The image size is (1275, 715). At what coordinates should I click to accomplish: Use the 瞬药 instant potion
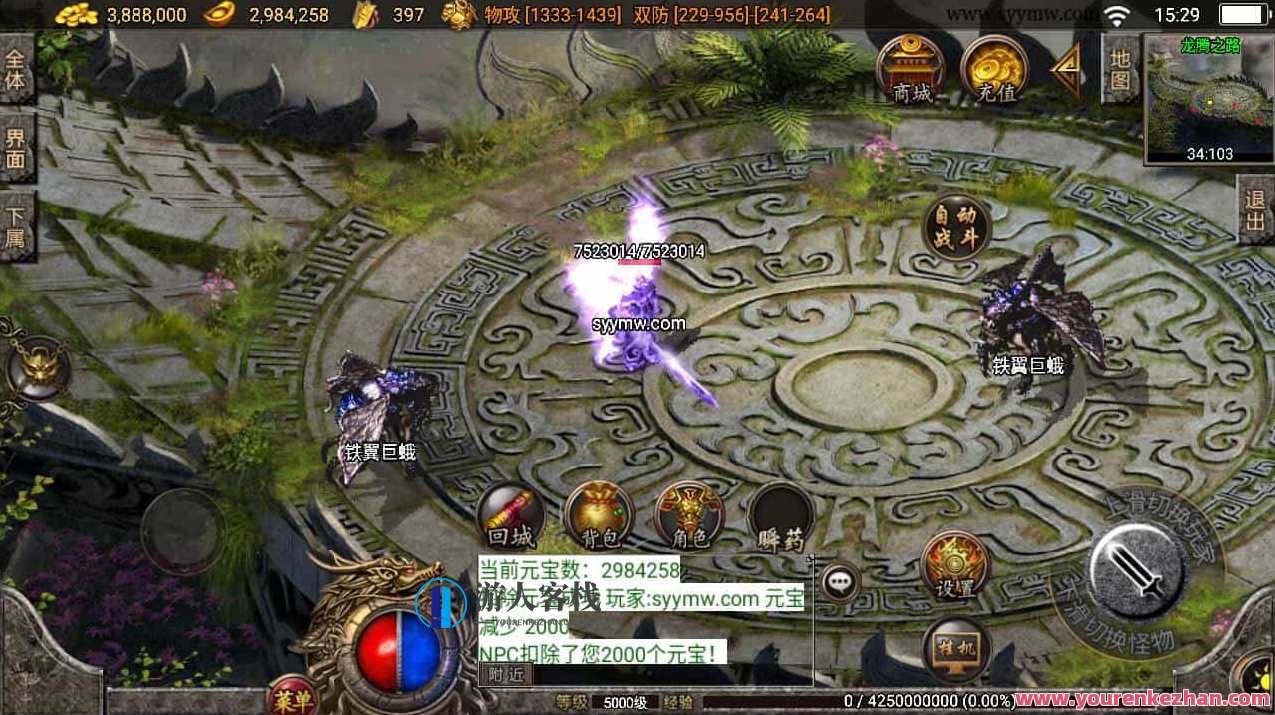(x=780, y=519)
